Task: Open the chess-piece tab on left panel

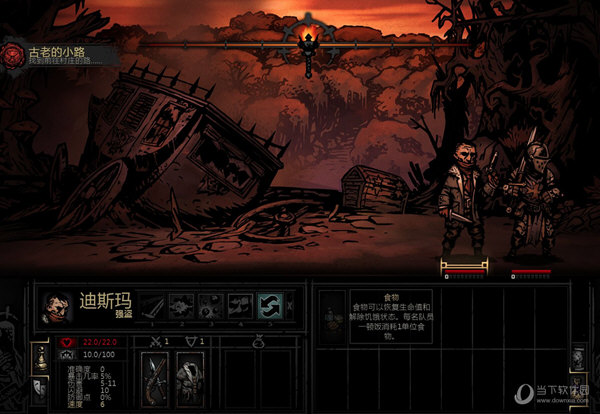Action: coord(40,355)
